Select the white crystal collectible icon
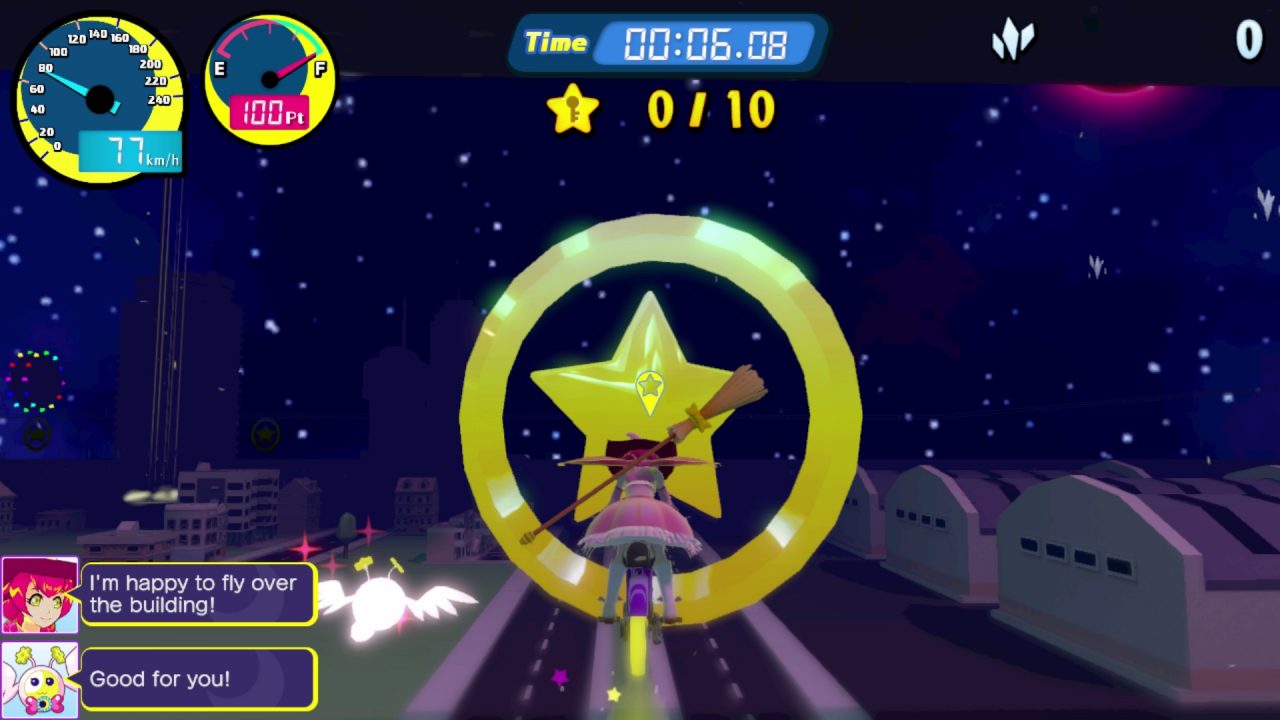Viewport: 1280px width, 720px height. (x=1012, y=41)
